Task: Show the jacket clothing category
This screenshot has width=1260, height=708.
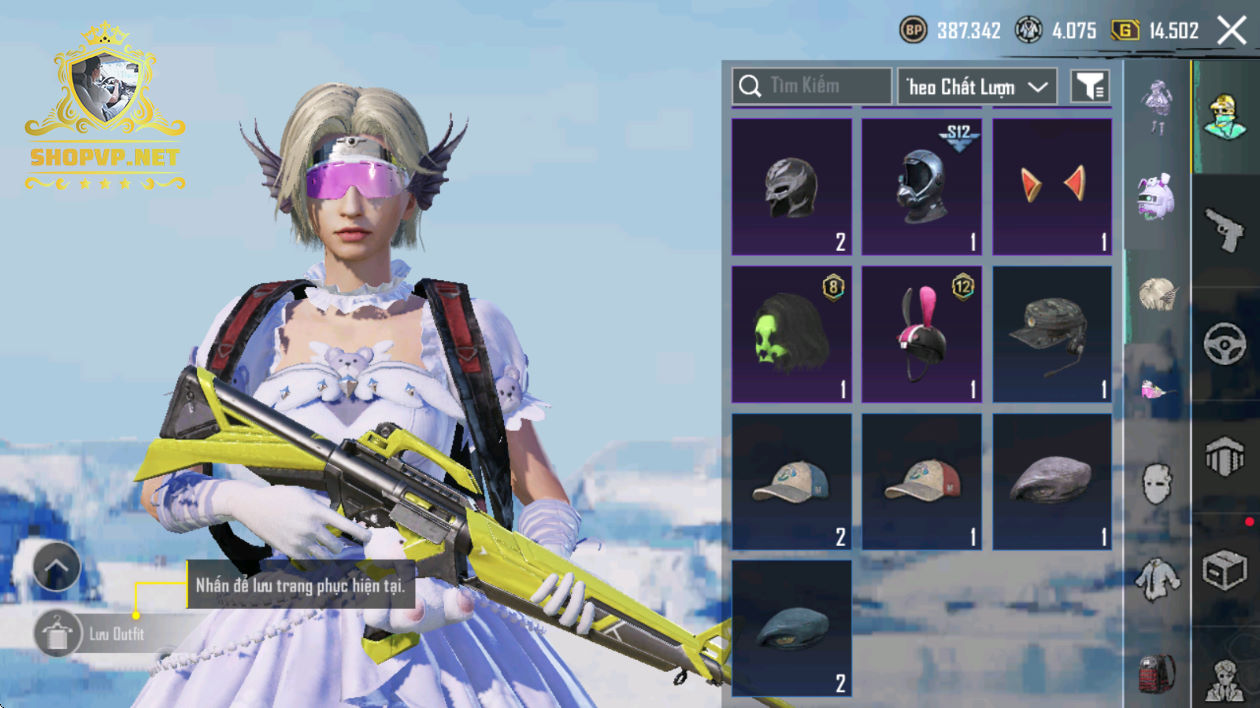Action: click(x=1158, y=579)
